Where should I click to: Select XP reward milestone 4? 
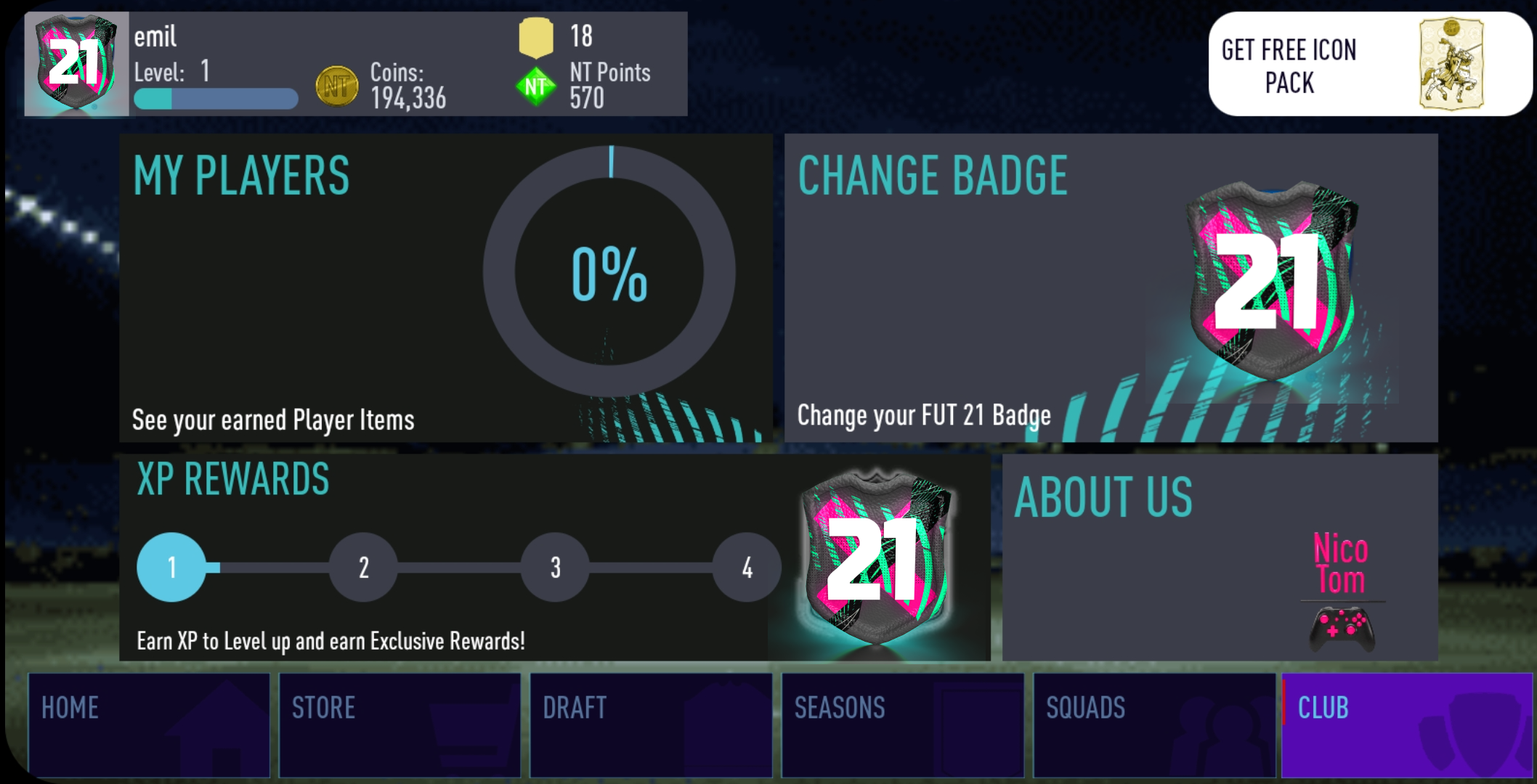(745, 568)
